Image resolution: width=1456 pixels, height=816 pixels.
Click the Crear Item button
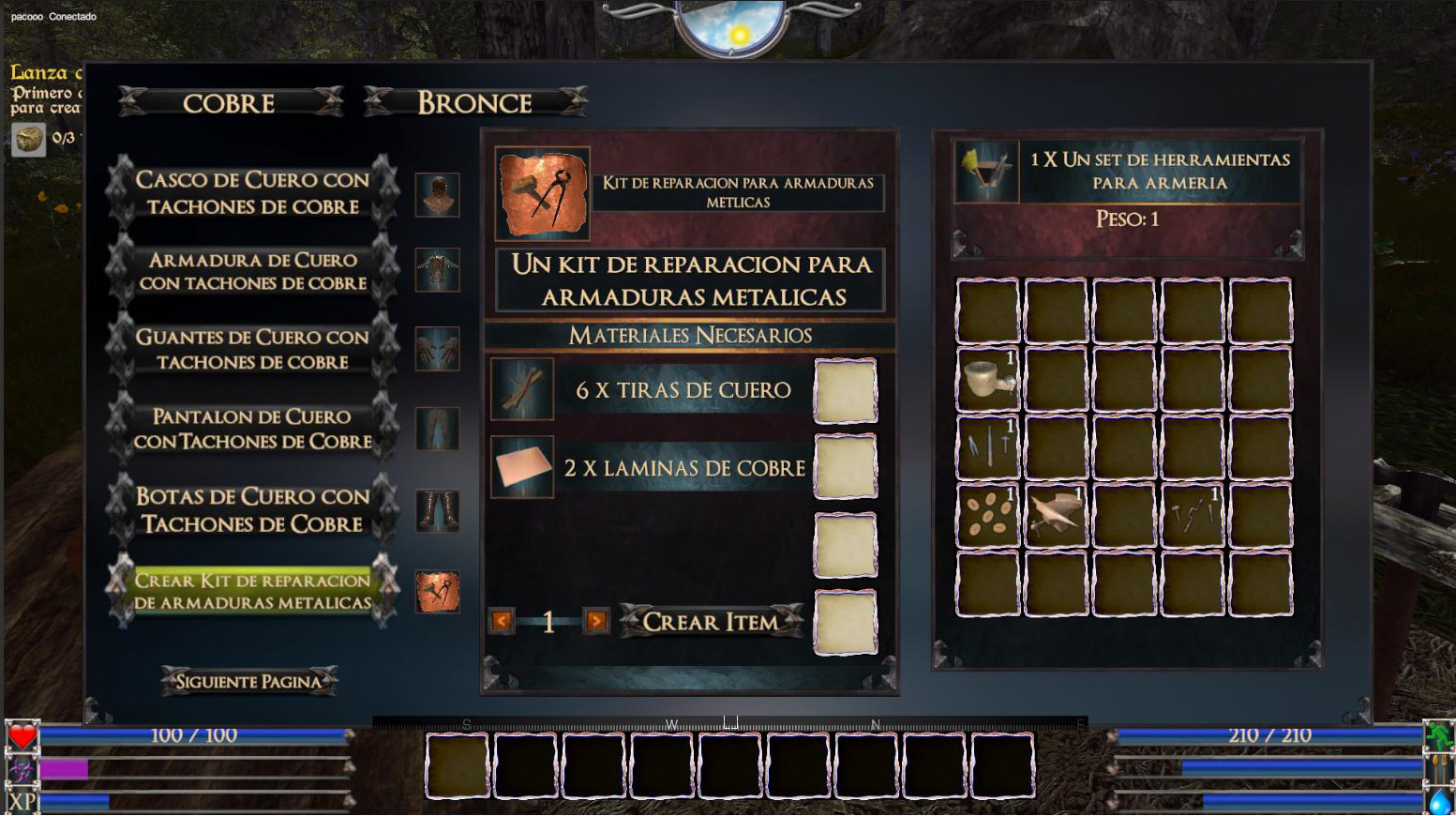click(x=710, y=621)
